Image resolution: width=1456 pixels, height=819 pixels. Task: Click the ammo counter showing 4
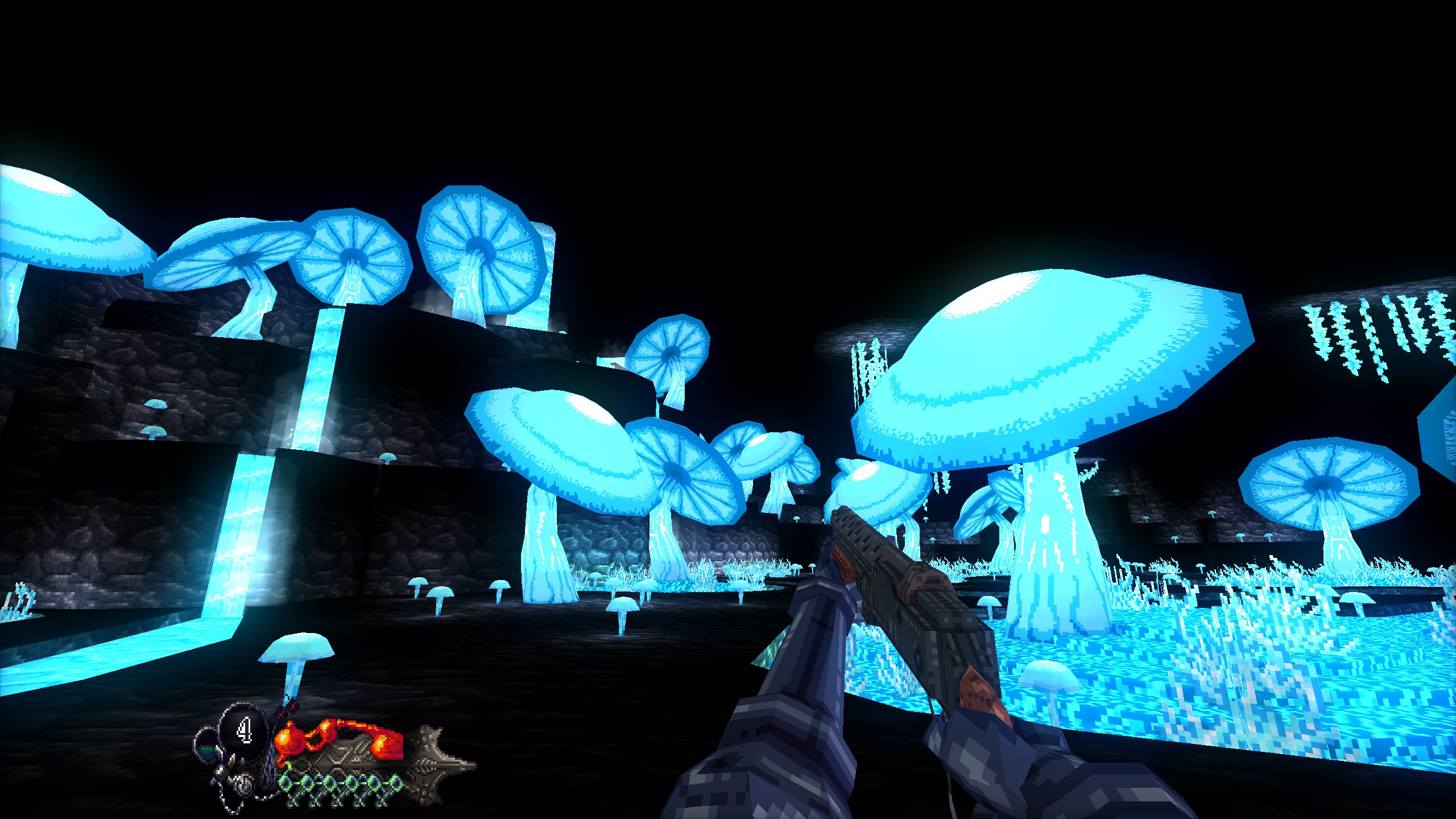[x=244, y=731]
